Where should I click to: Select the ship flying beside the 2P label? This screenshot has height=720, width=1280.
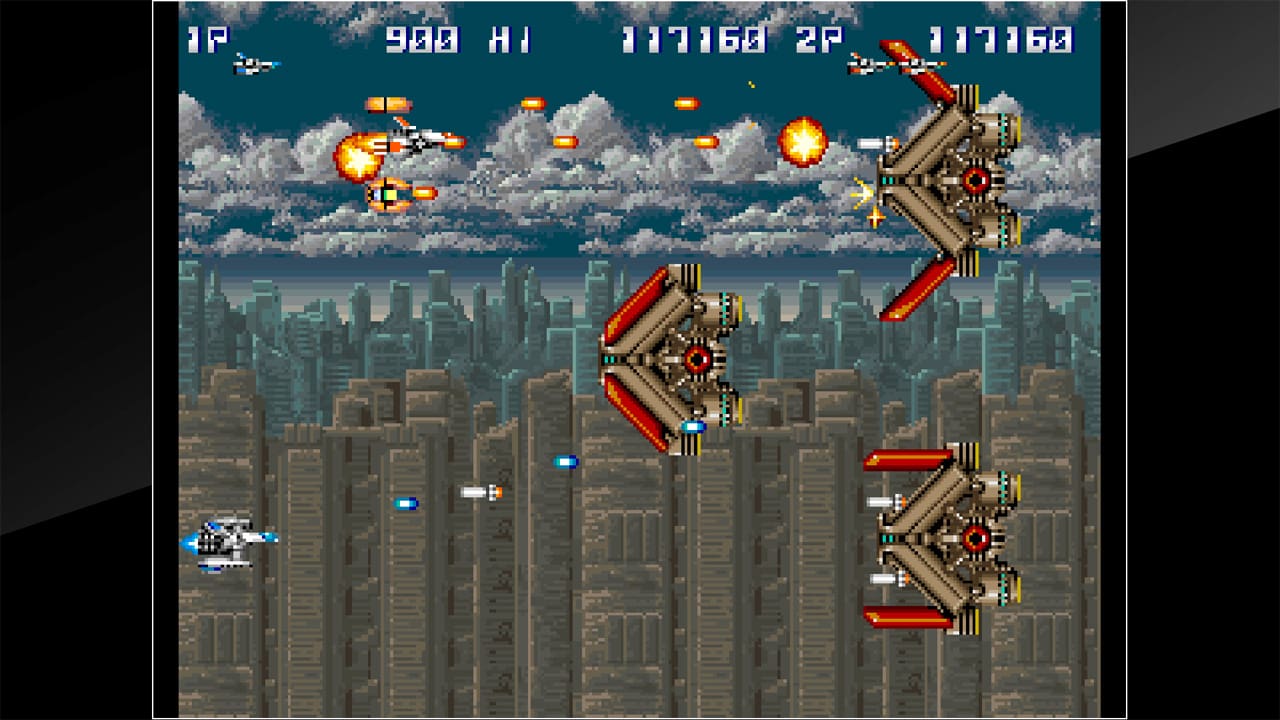click(886, 66)
